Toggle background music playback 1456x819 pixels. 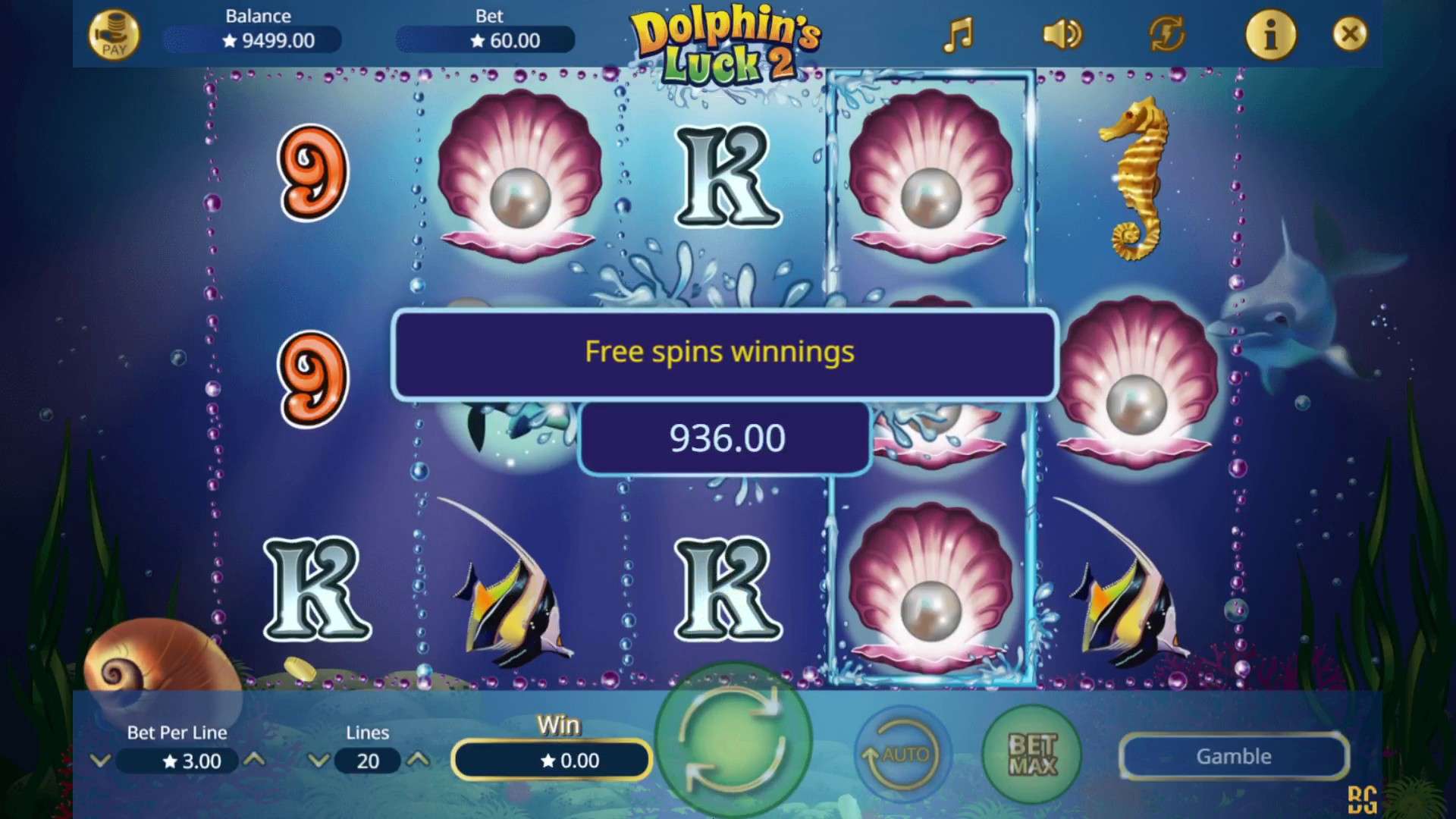[959, 34]
